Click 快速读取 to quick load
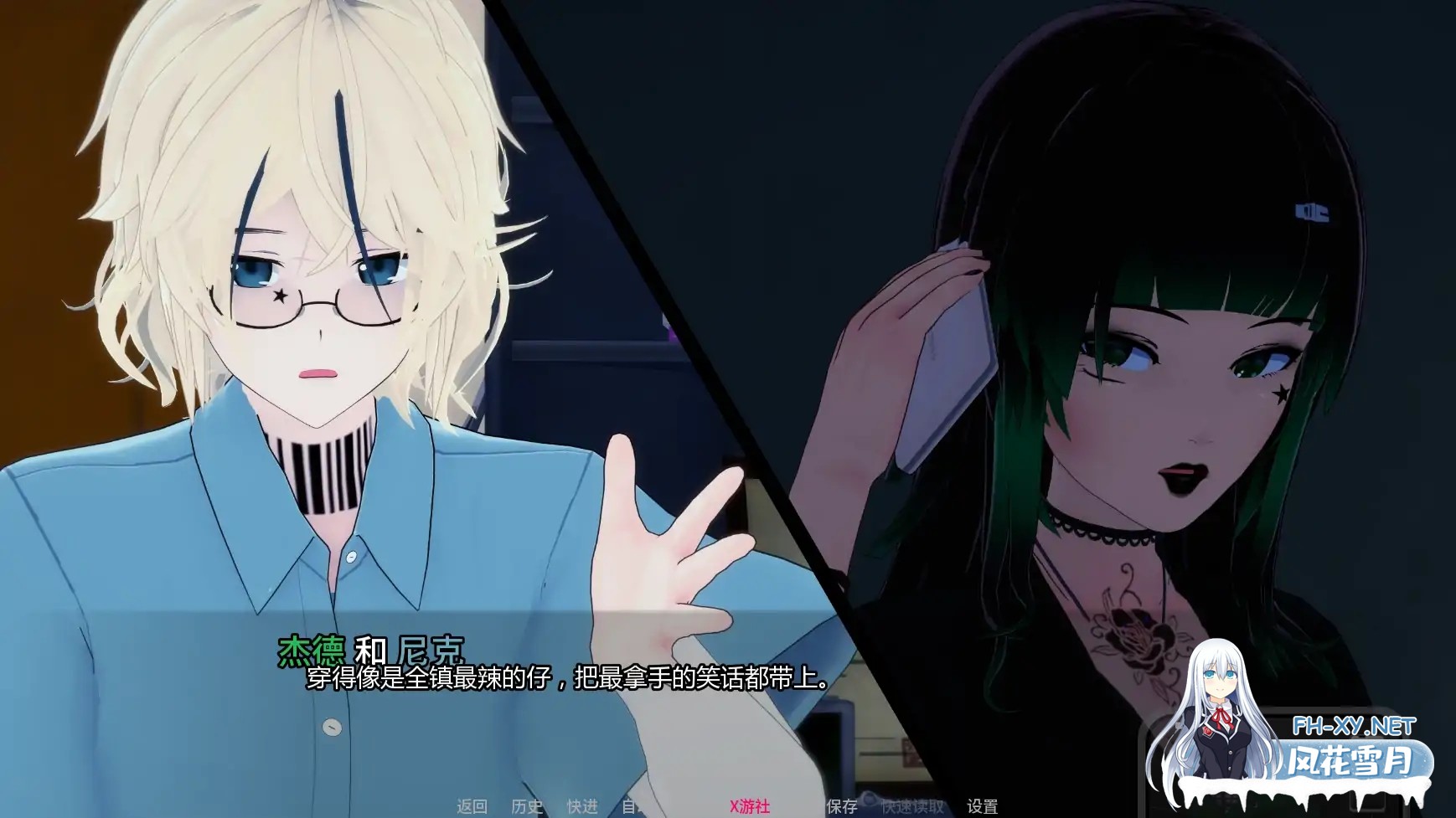The width and height of the screenshot is (1456, 818). point(913,805)
